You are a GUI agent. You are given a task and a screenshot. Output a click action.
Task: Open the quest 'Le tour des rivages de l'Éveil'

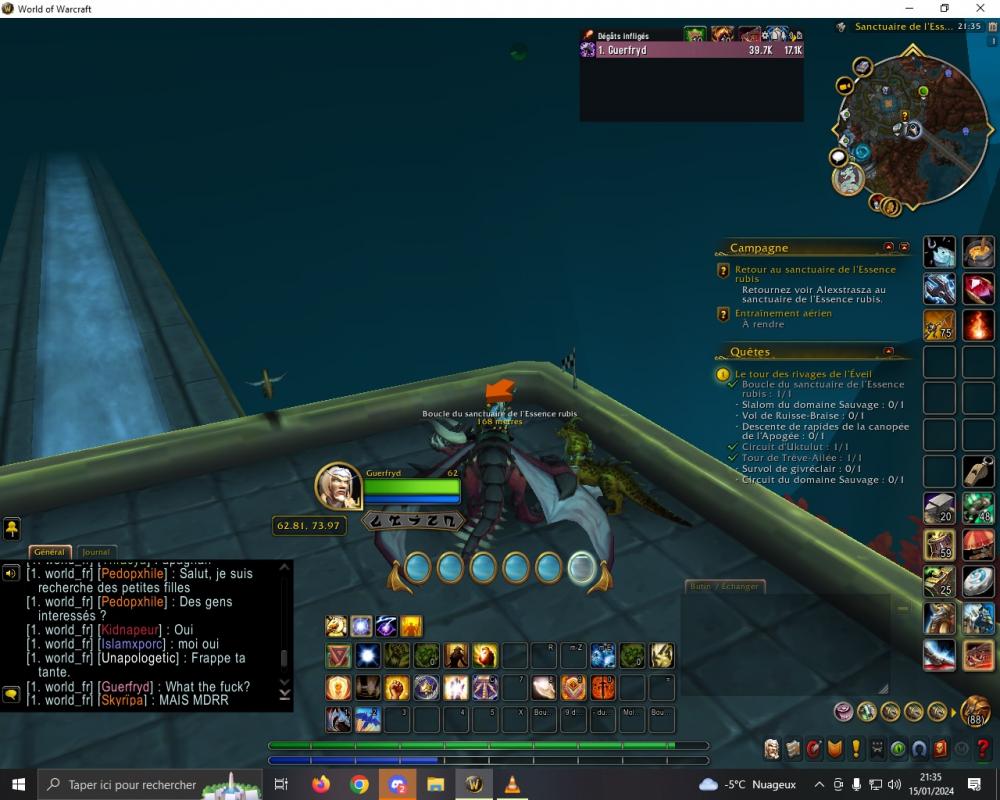797,374
